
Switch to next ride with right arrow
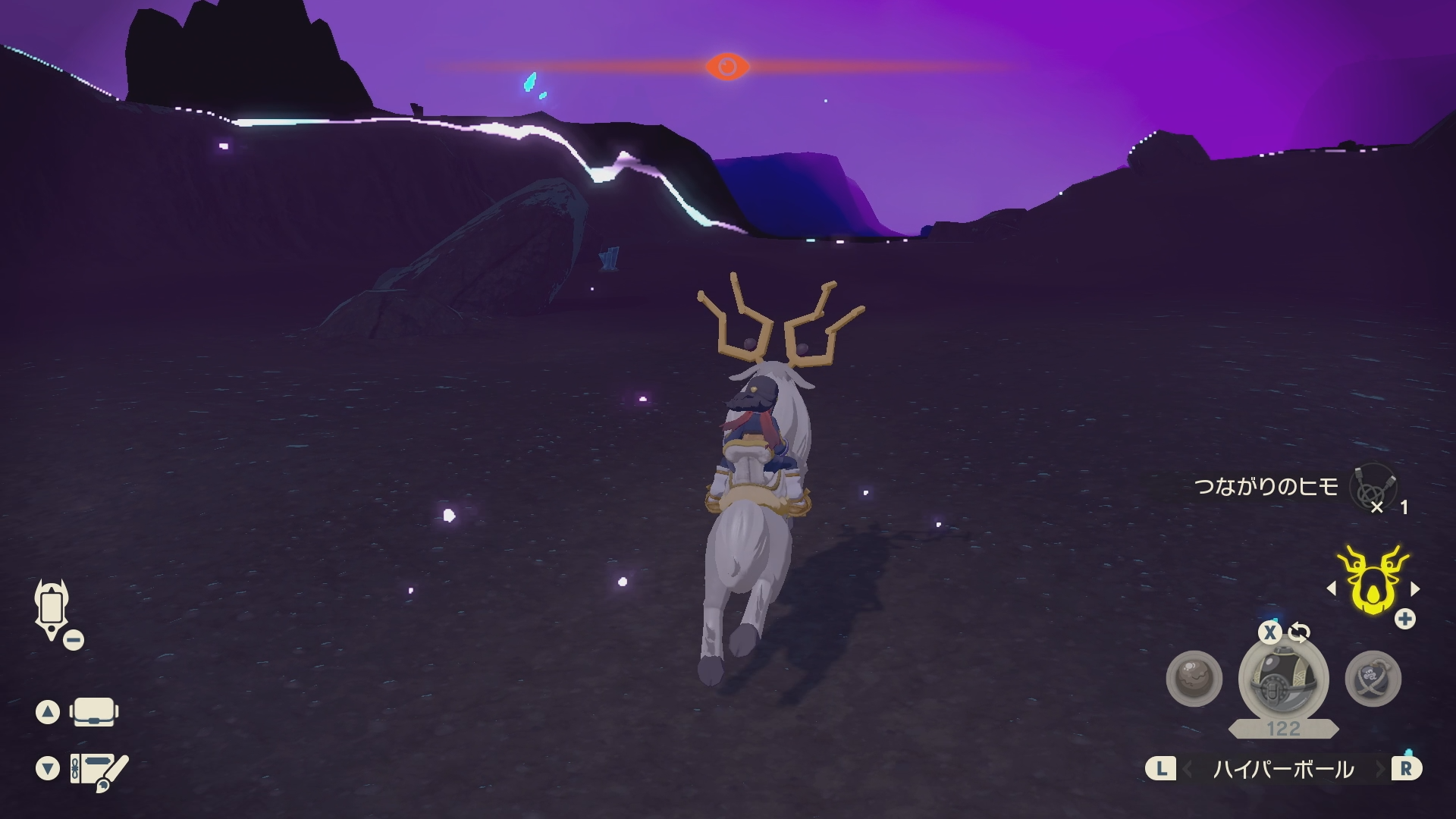pos(1415,588)
